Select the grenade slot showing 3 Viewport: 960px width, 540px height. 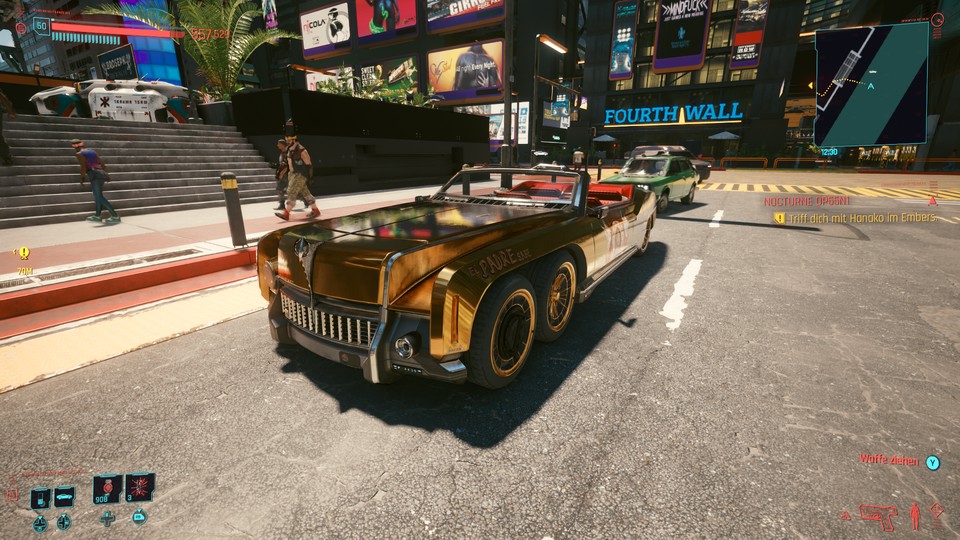[x=140, y=487]
